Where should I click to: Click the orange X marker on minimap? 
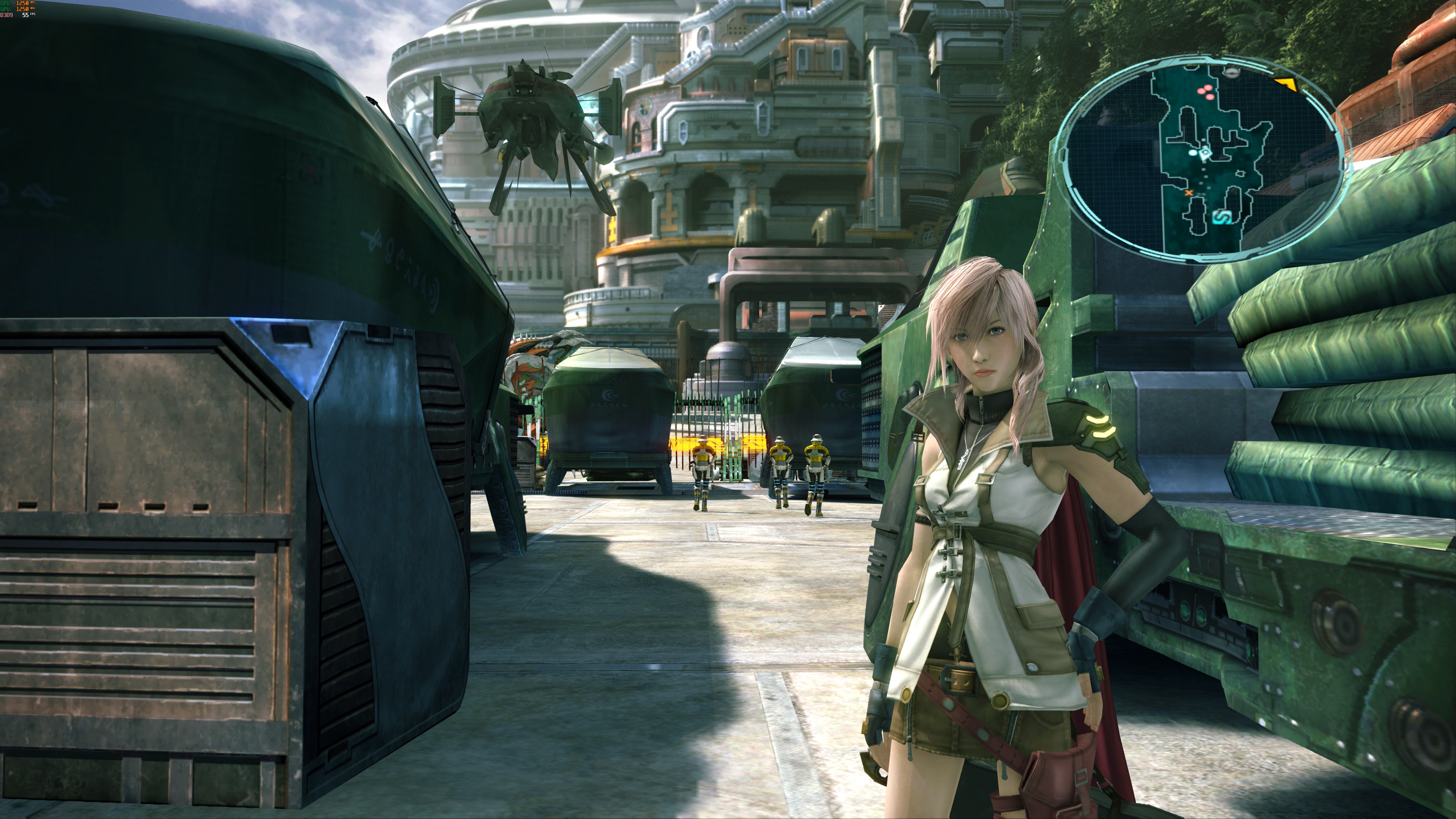[x=1189, y=193]
